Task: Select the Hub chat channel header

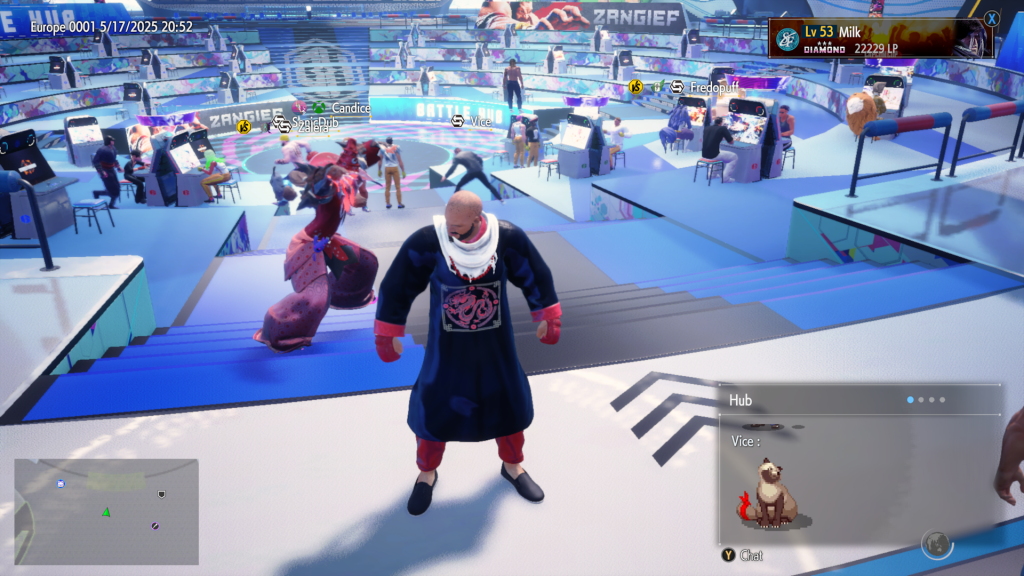Action: click(741, 400)
